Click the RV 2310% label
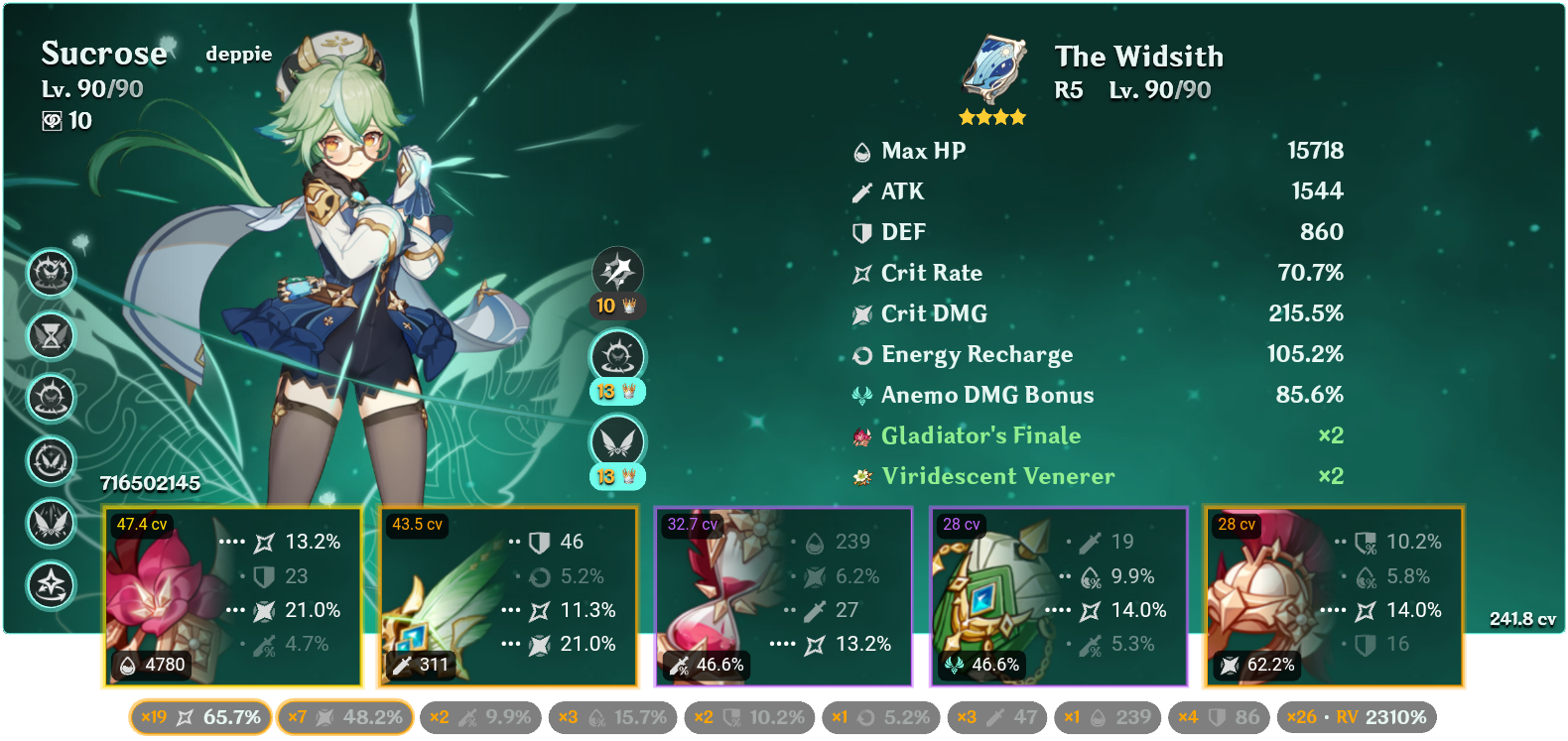Screen dimensions: 1568x741 pos(1379,716)
